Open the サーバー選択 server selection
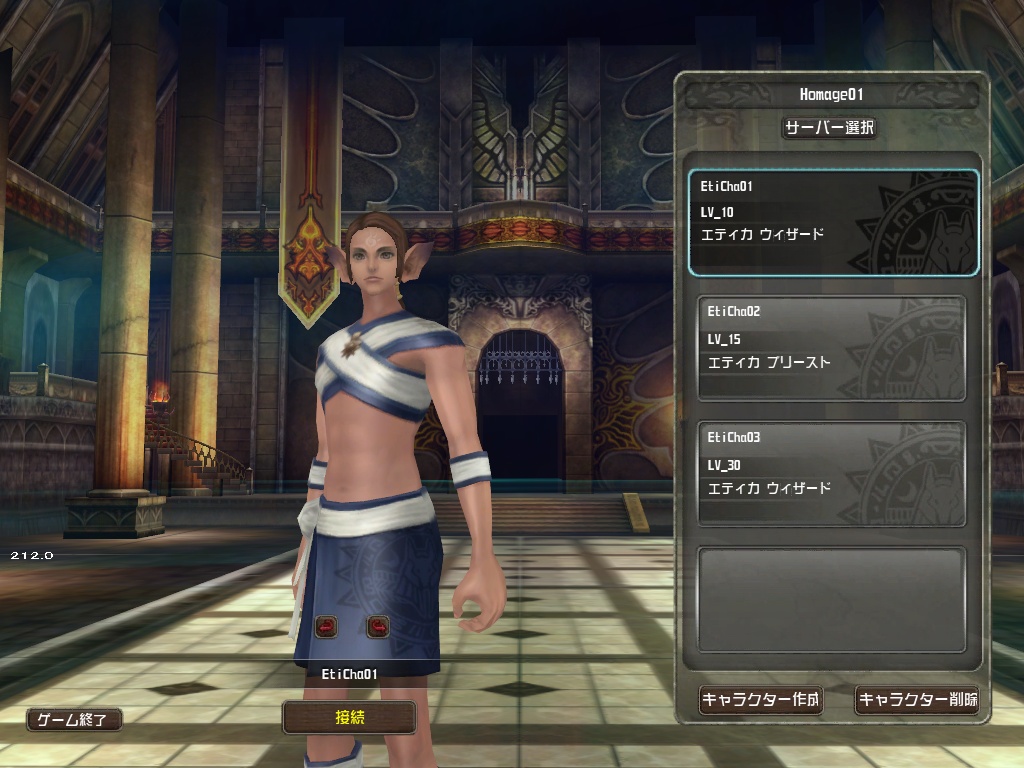 click(x=829, y=128)
